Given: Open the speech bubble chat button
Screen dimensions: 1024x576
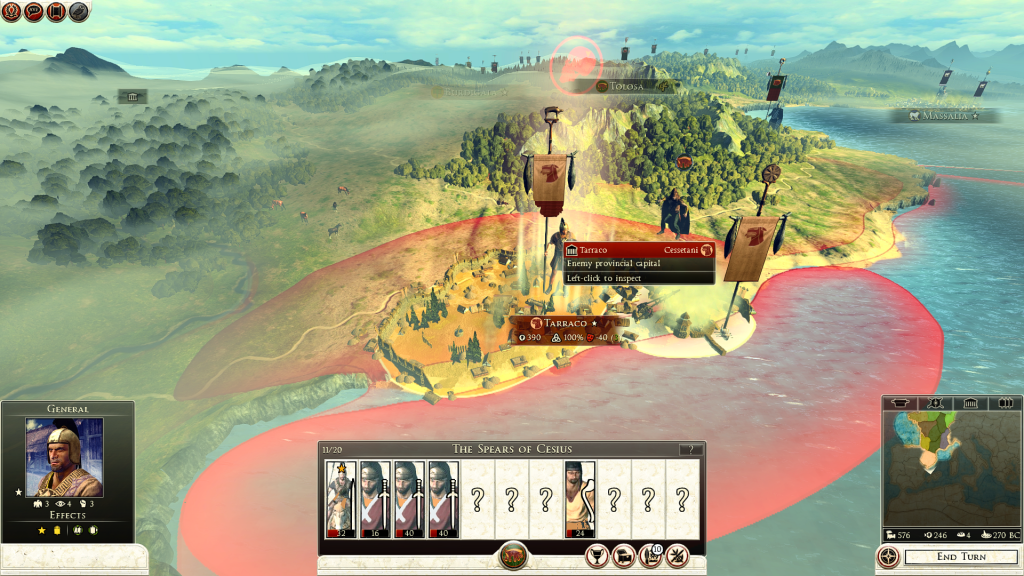Looking at the screenshot, I should 34,12.
